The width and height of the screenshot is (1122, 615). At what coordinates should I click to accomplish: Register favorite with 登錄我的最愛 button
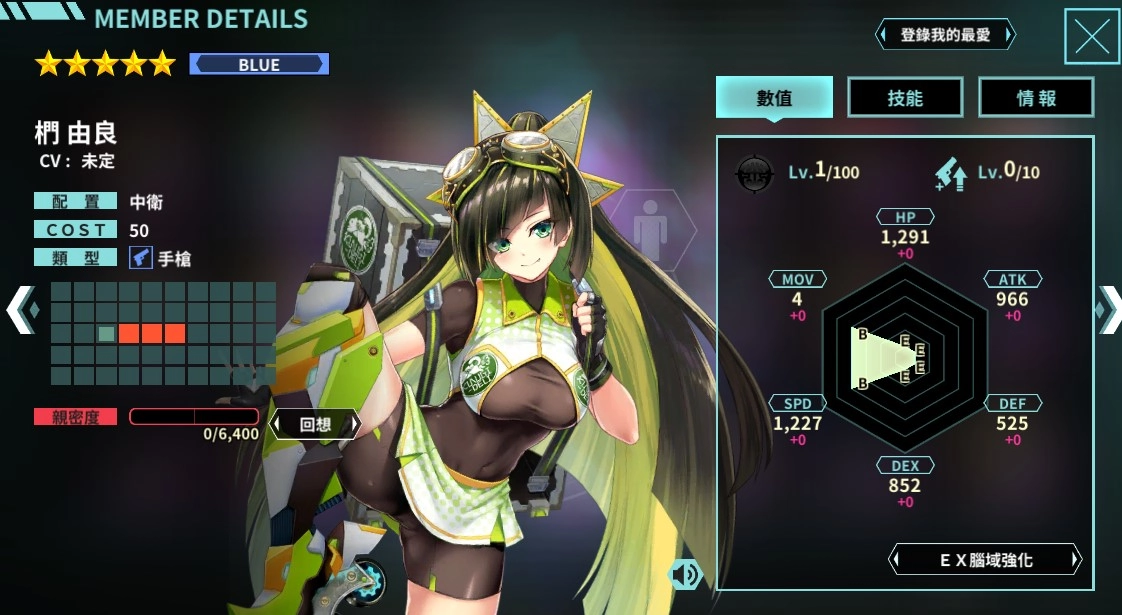945,35
